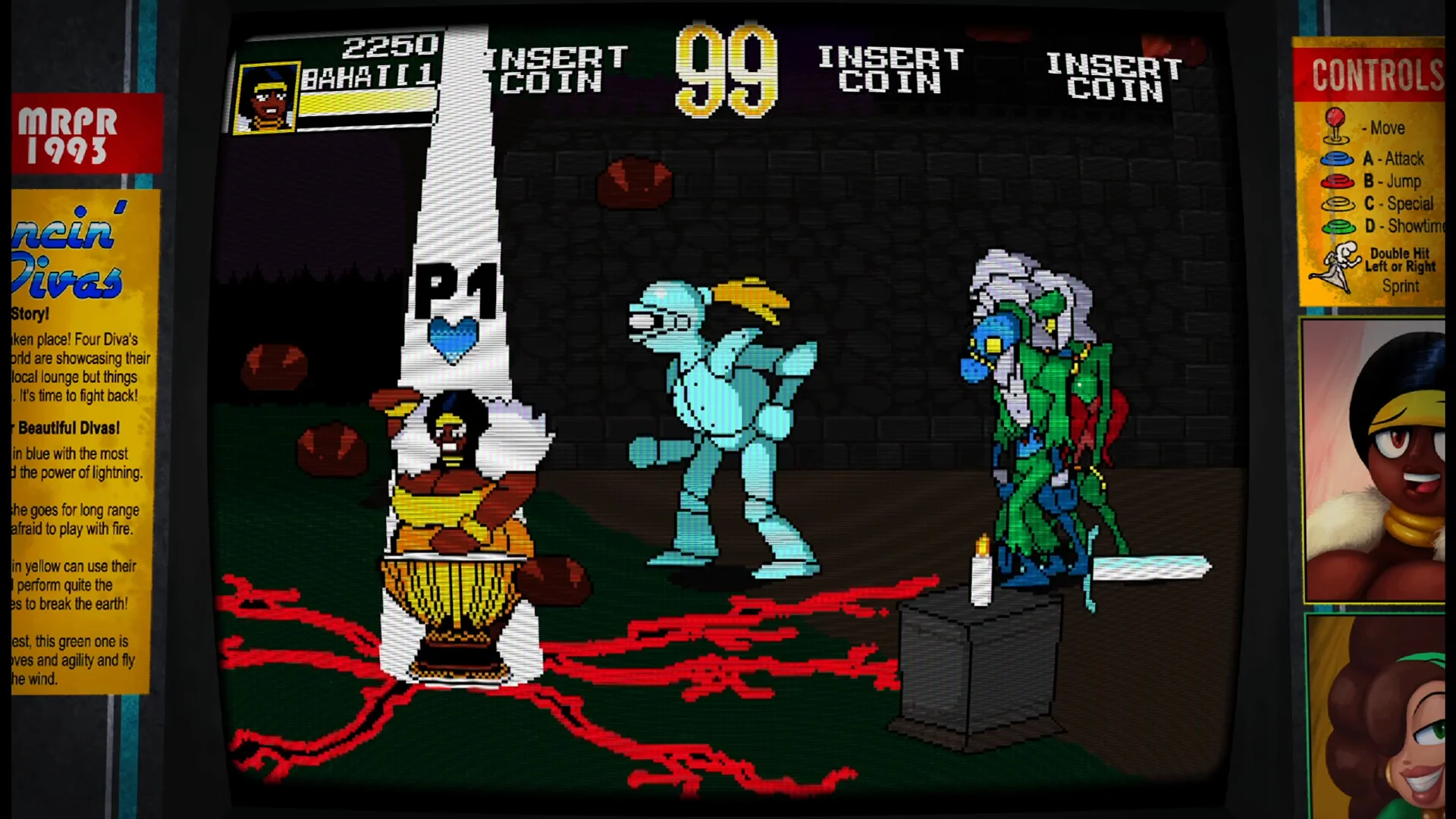Click the MRPR 1993 label
1456x819 pixels.
point(85,135)
